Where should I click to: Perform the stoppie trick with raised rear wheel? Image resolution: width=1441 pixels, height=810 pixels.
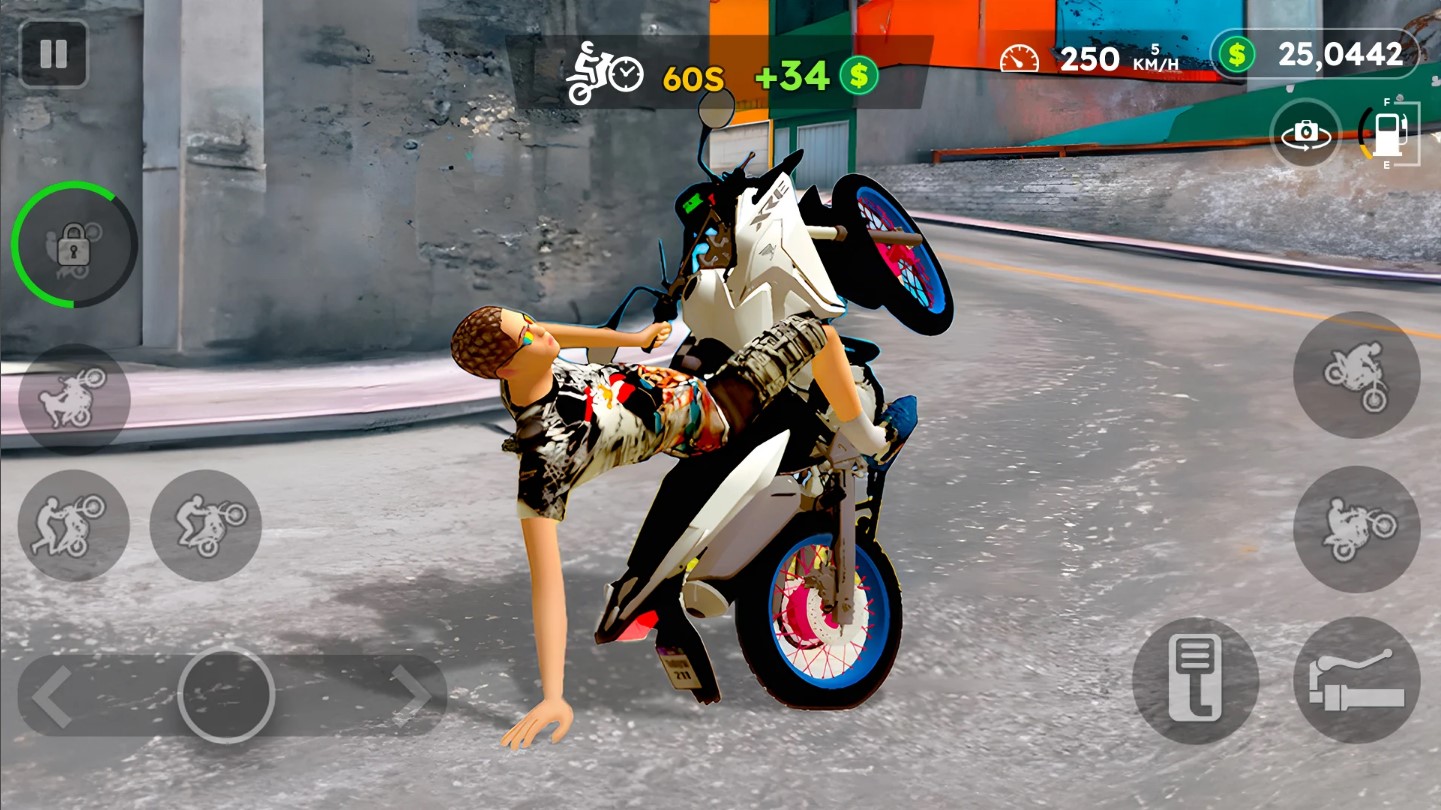pos(1356,374)
